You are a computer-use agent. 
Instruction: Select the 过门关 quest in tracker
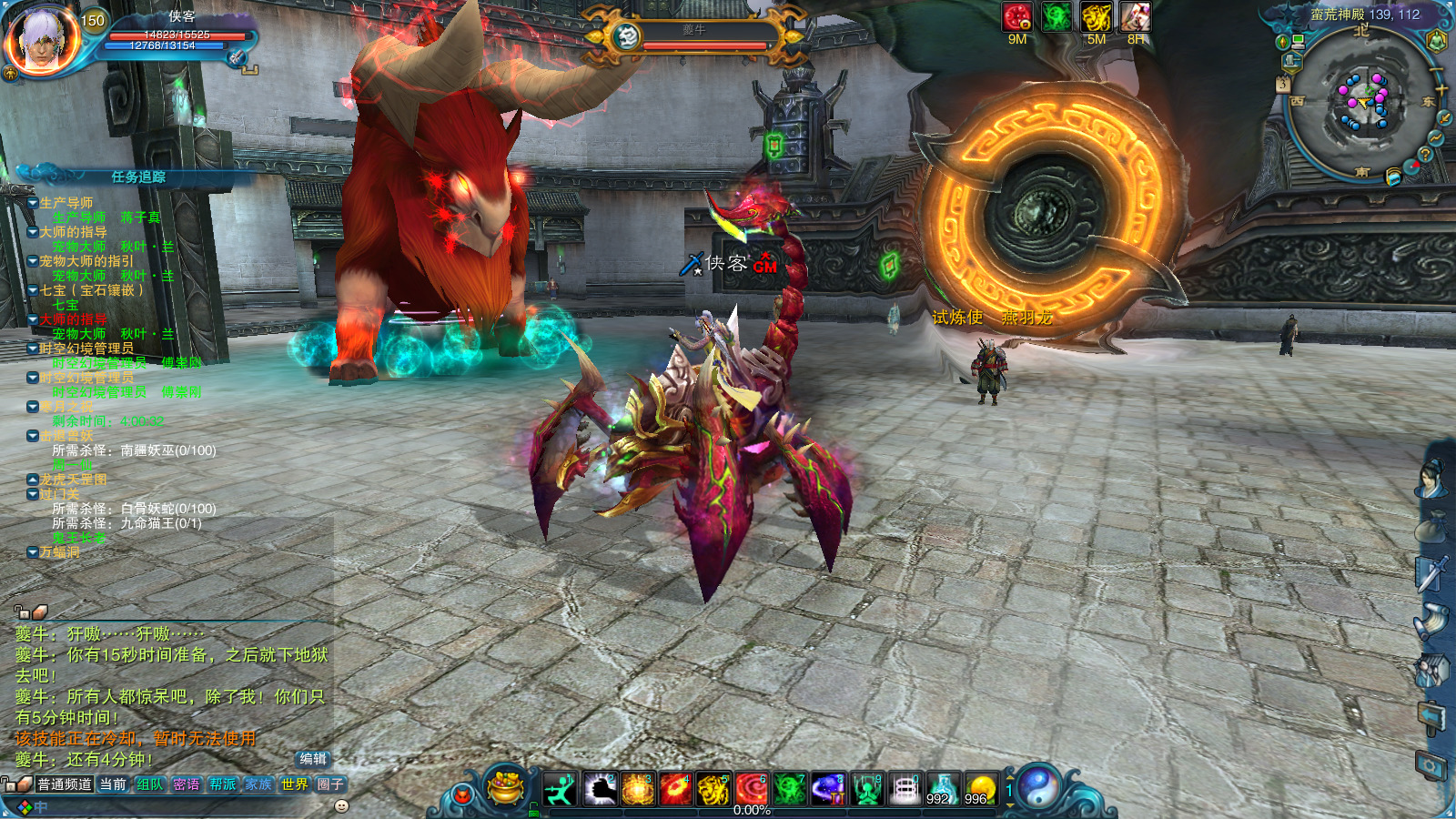click(59, 494)
